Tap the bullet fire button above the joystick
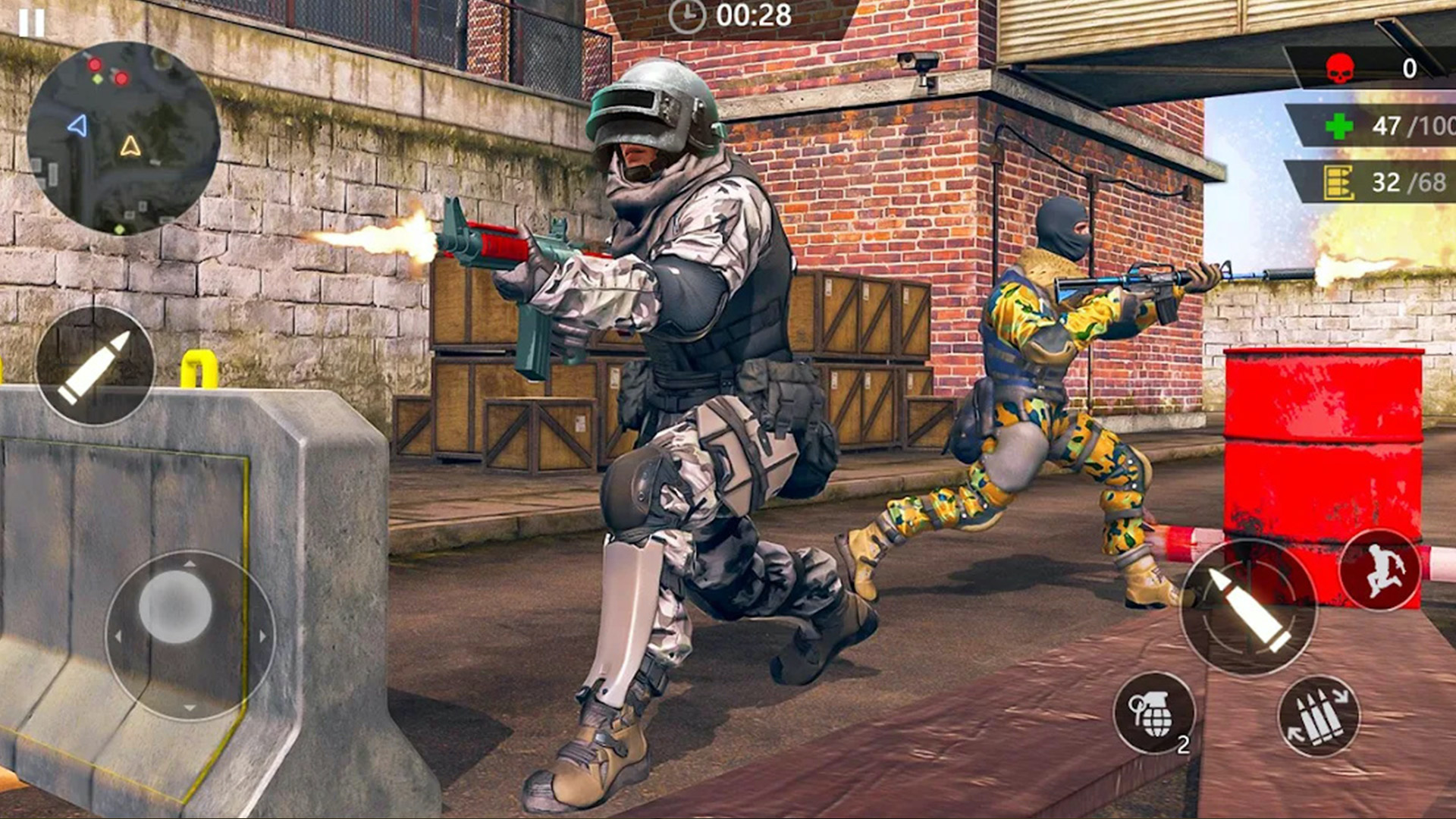The width and height of the screenshot is (1456, 819). 95,366
